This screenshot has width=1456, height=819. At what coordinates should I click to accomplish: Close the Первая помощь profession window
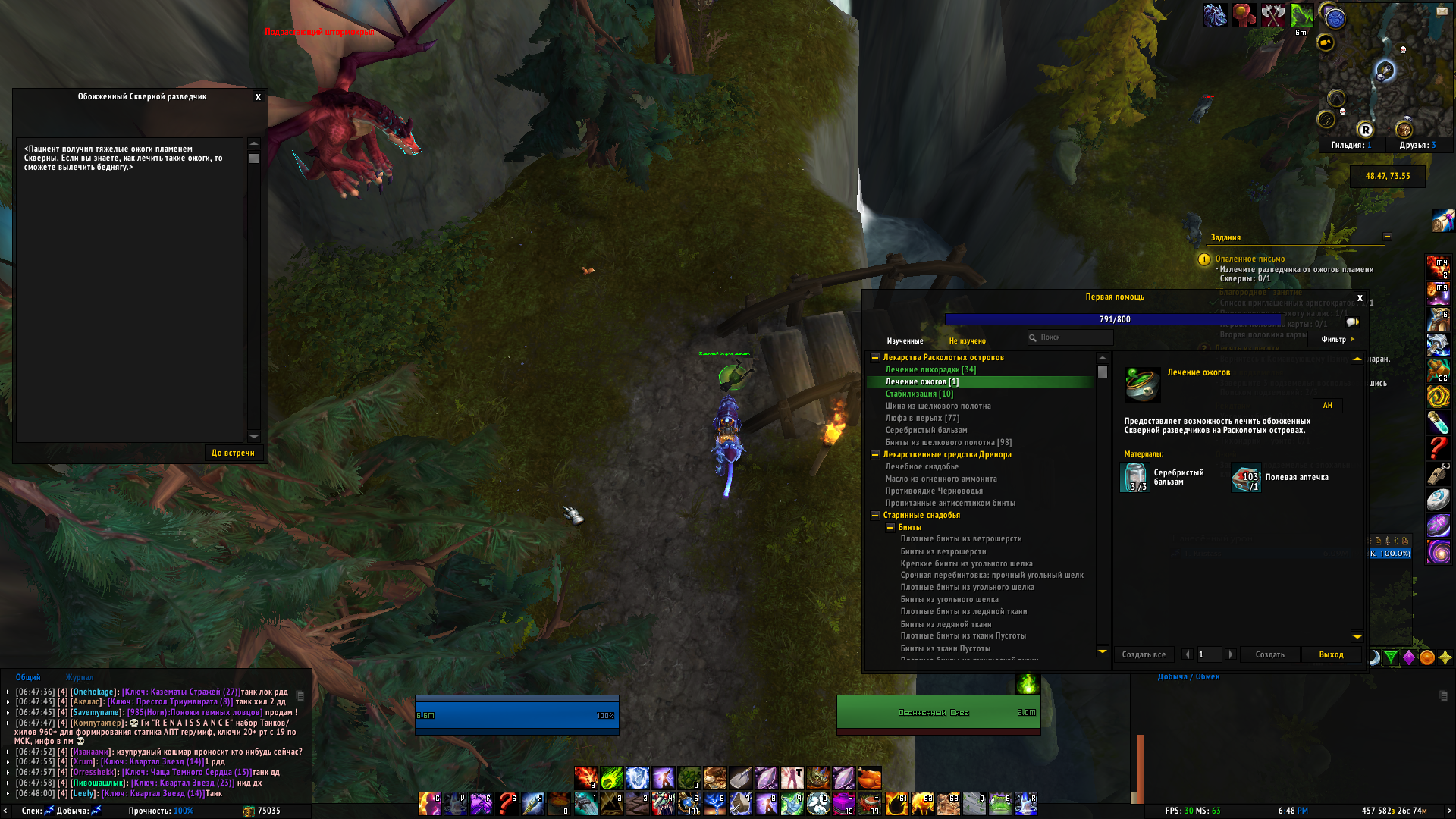click(x=1360, y=298)
